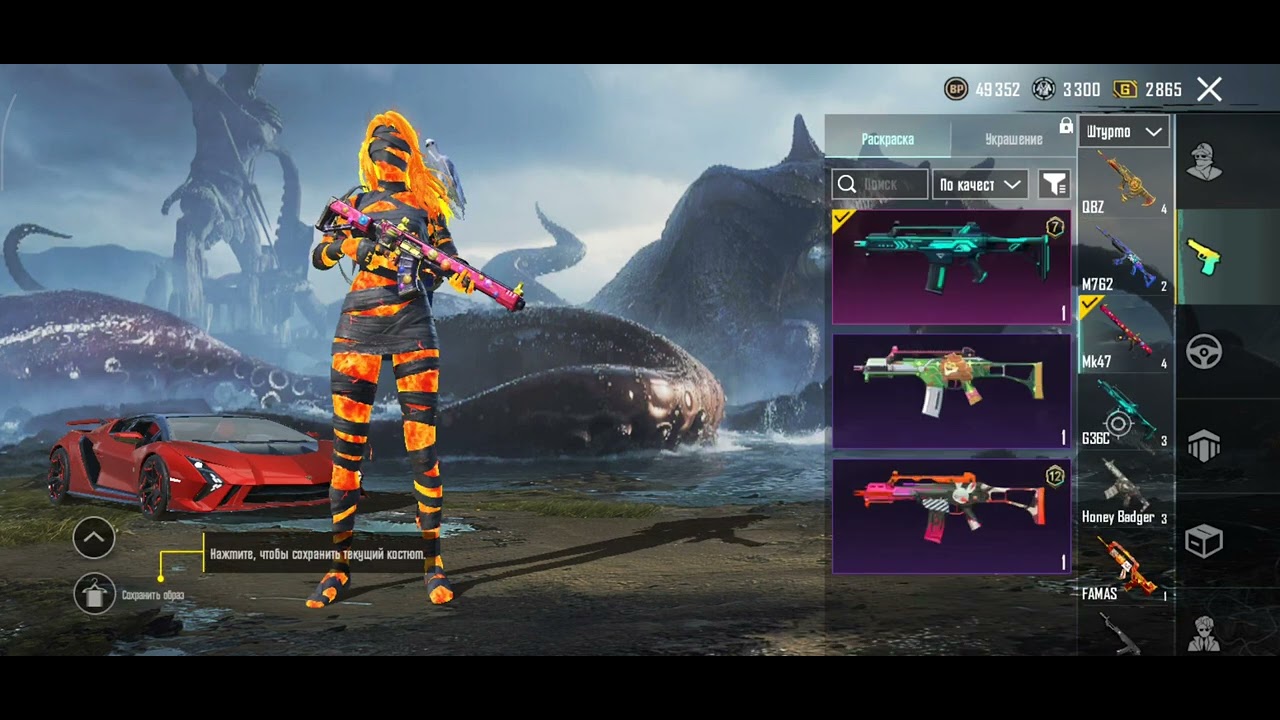
Task: Click the up-arrow circle button
Action: pos(94,538)
